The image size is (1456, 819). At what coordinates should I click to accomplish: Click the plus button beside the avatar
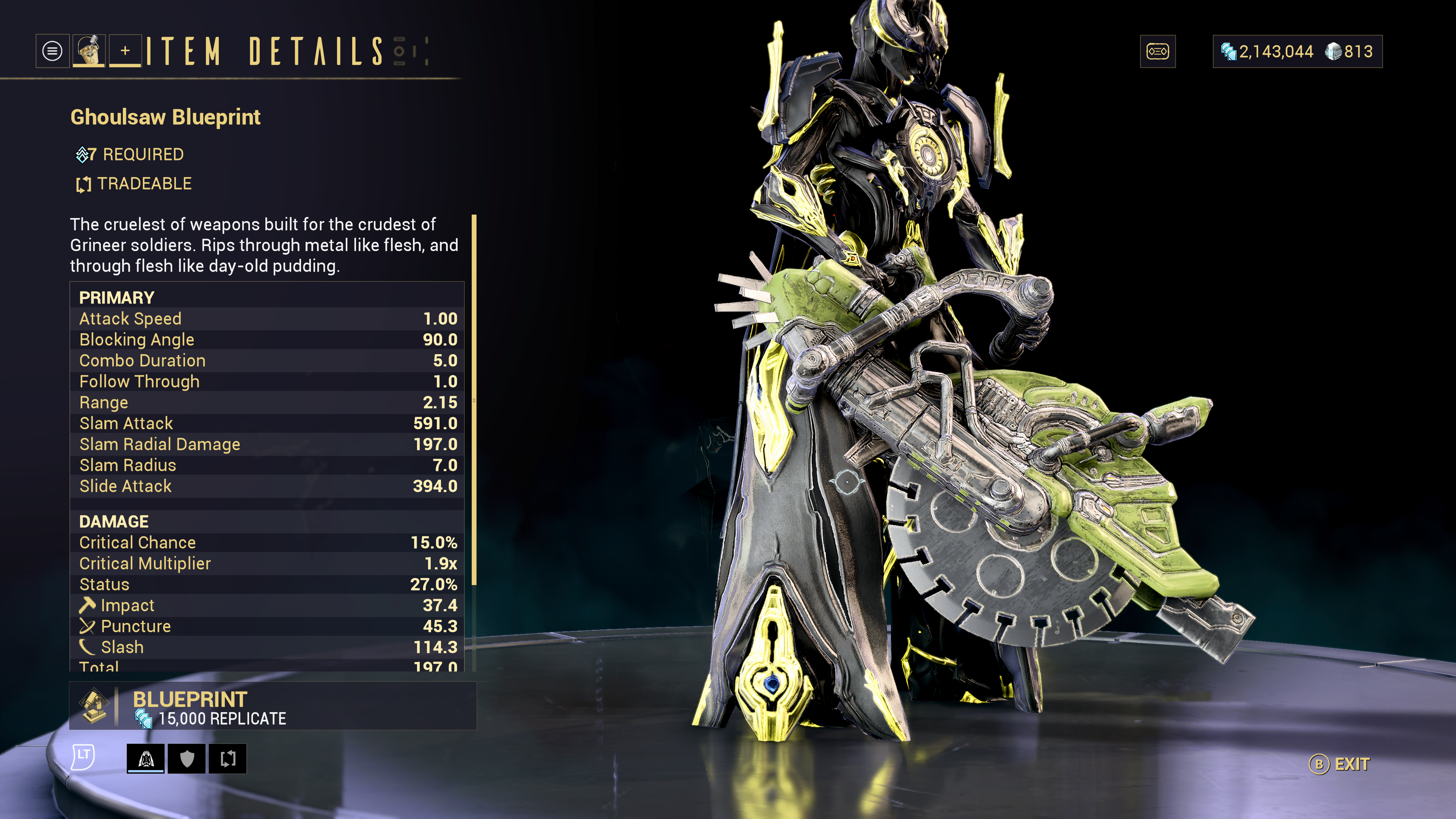[125, 52]
